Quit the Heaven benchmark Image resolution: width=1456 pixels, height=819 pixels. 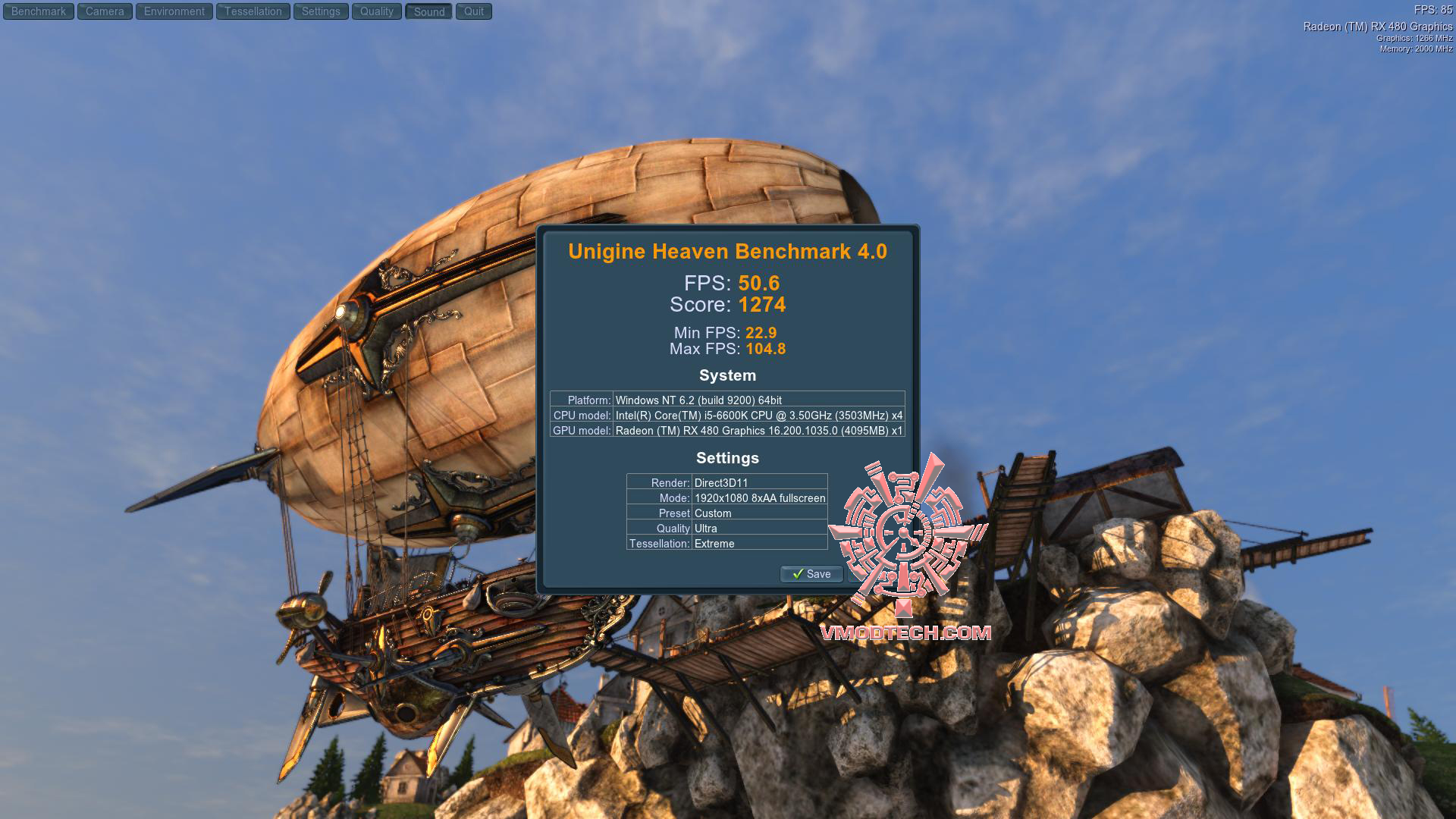tap(474, 11)
